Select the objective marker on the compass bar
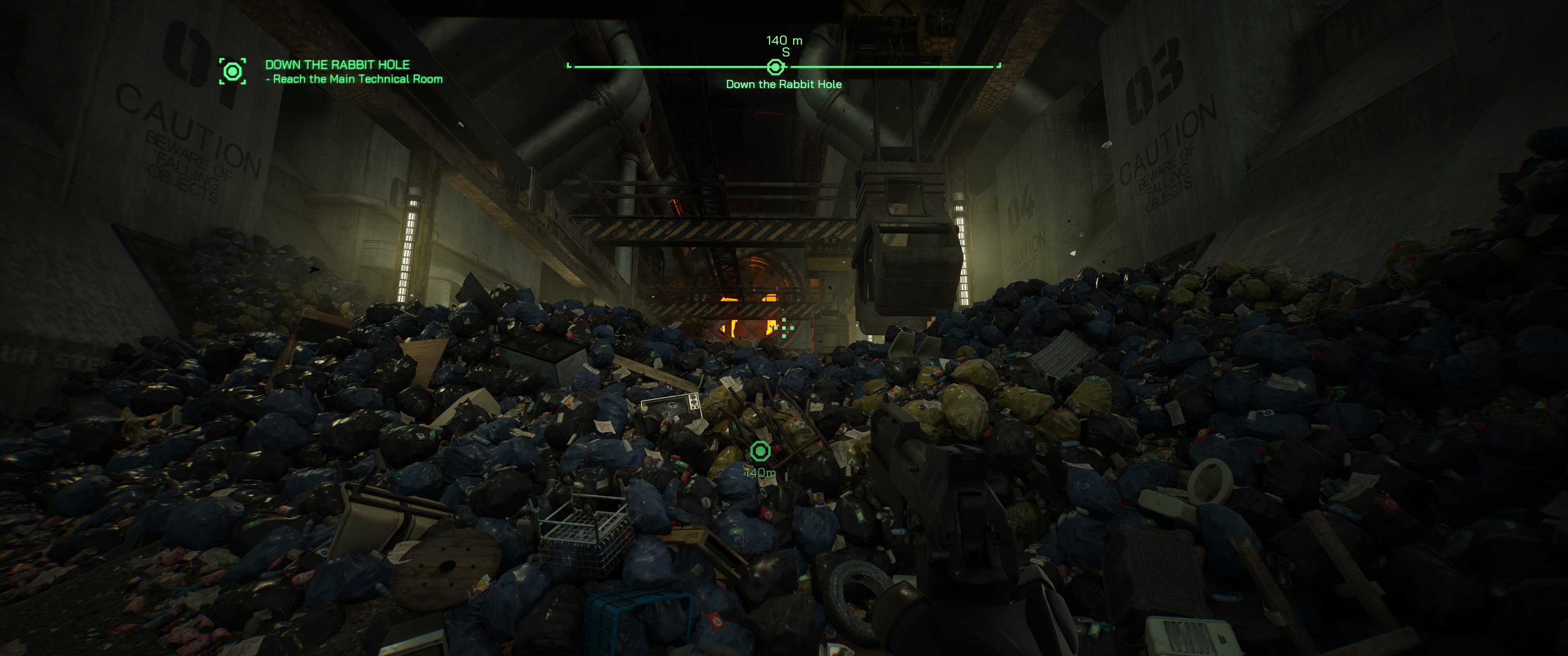The image size is (1568, 656). (x=775, y=67)
